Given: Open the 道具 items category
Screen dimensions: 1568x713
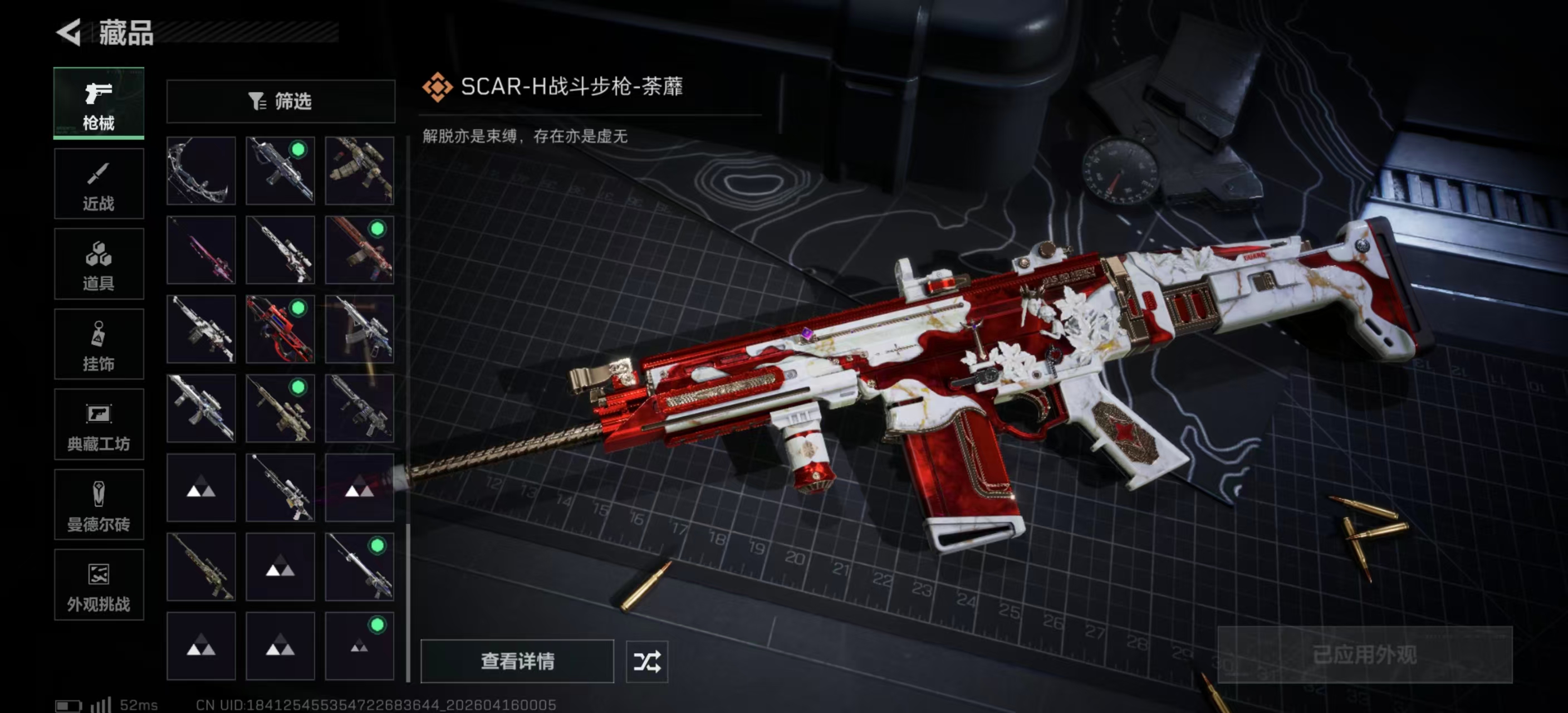Looking at the screenshot, I should coord(99,263).
